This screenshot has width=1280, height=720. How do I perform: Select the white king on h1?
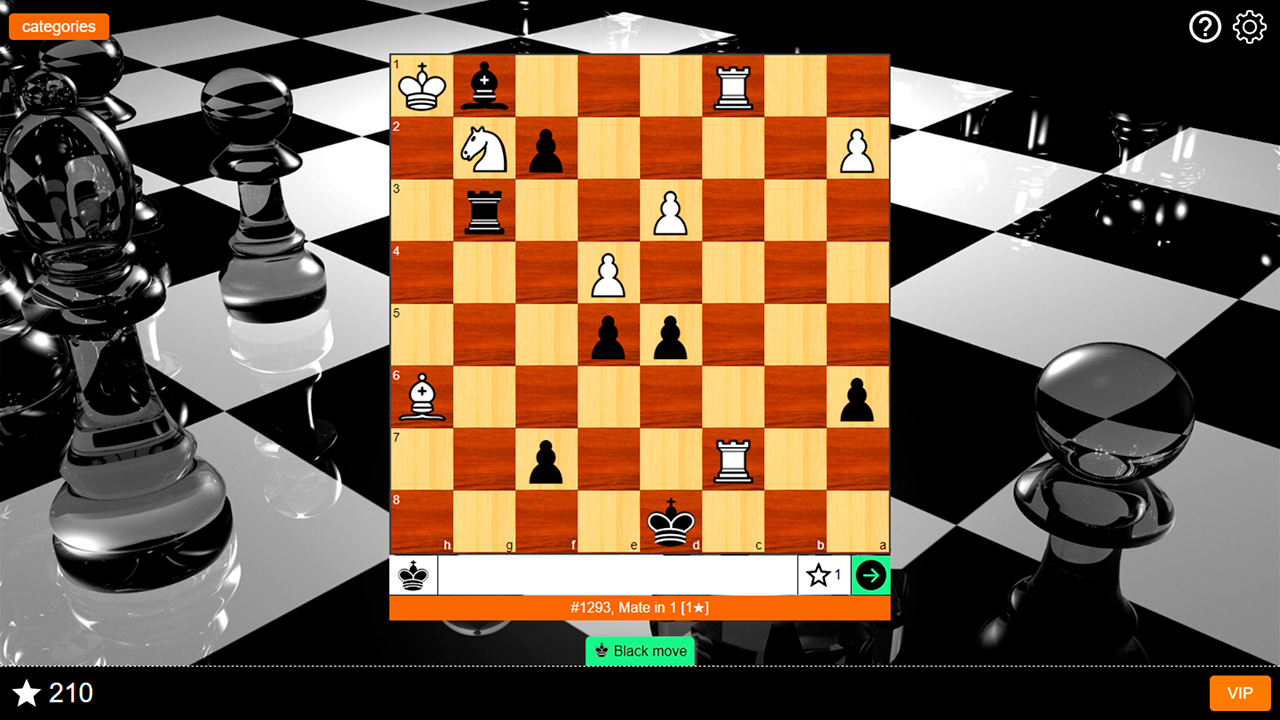(x=421, y=86)
